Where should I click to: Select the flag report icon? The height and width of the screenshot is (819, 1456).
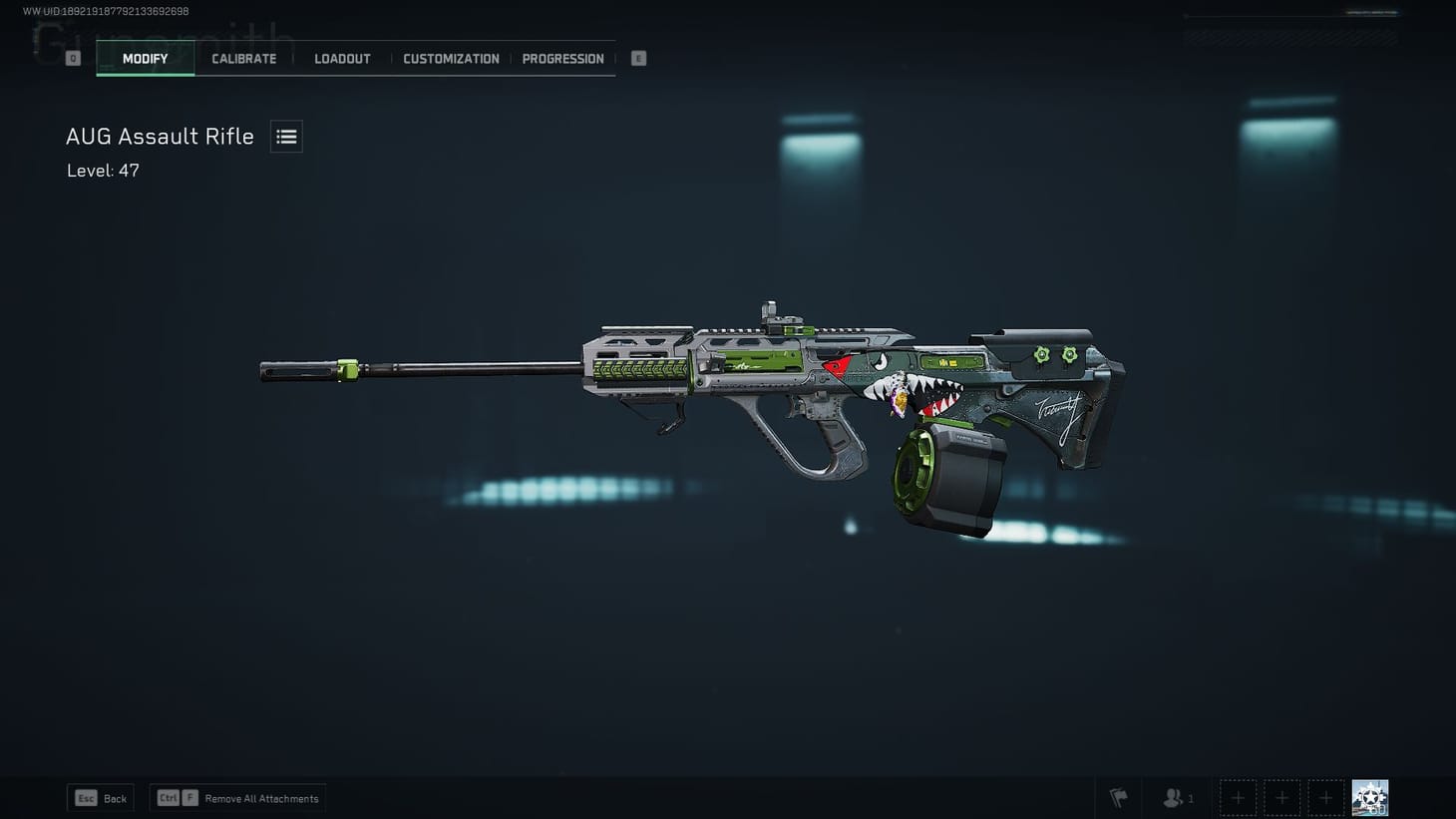[x=1117, y=797]
